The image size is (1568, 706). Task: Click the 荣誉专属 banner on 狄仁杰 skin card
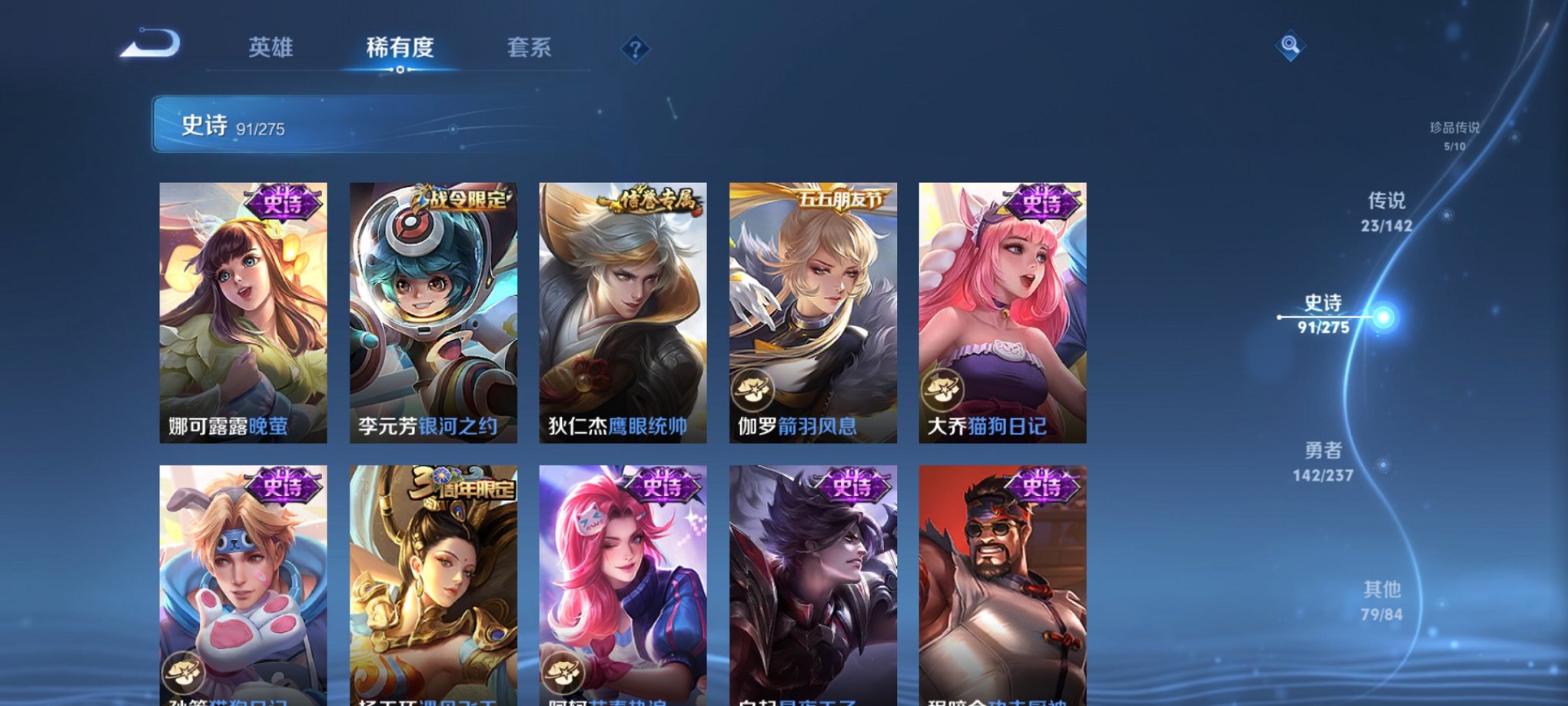tap(649, 197)
